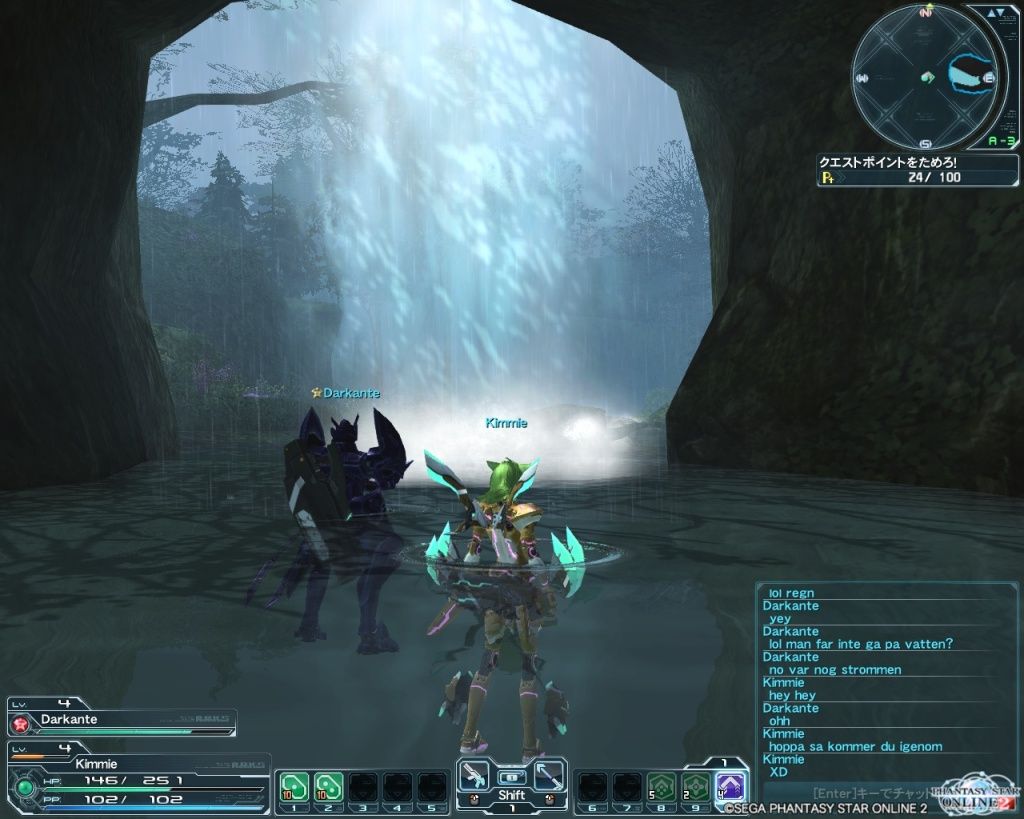The image size is (1024, 819).
Task: Select the left weapon action sword icon
Action: tap(476, 777)
